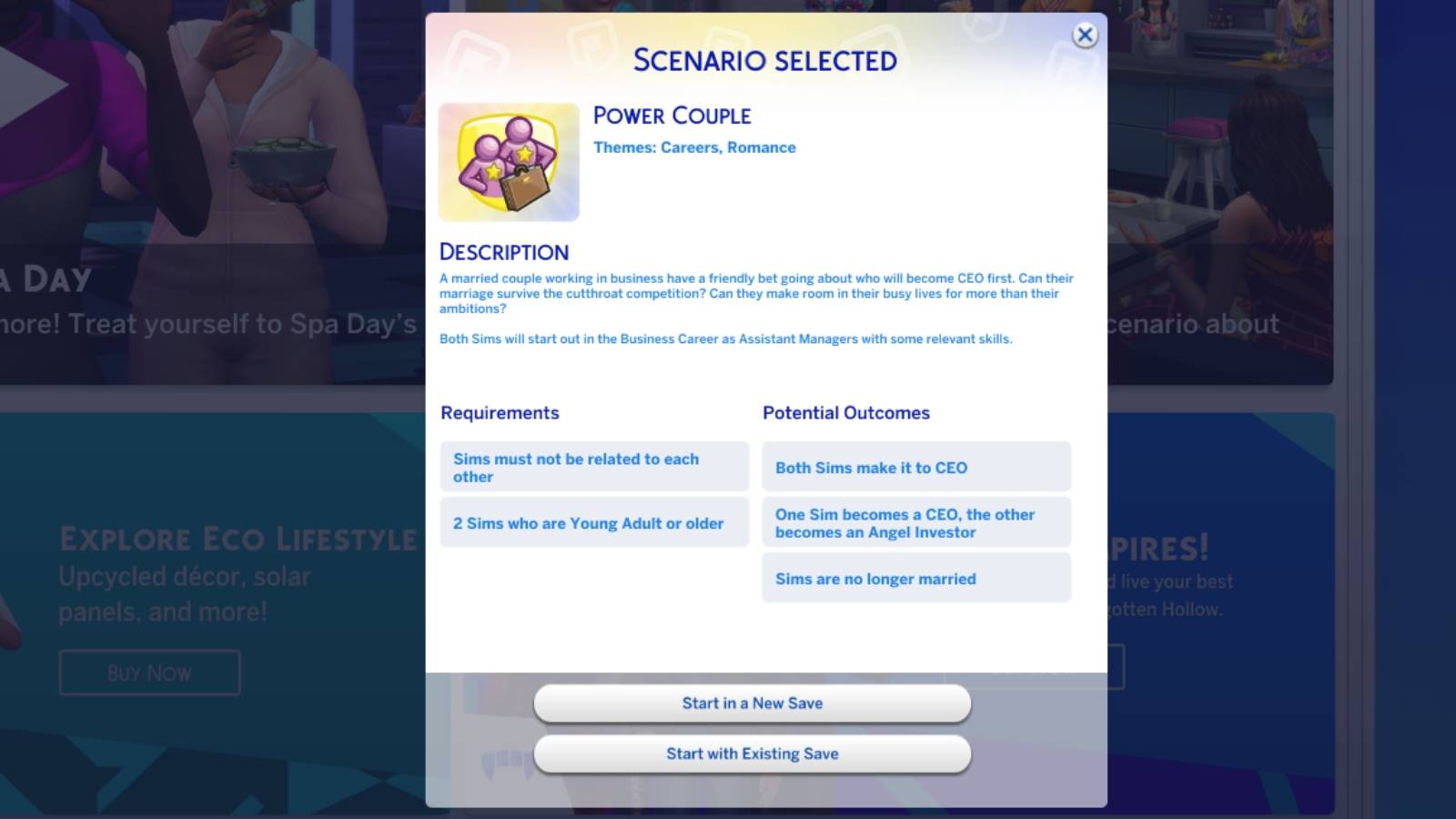The height and width of the screenshot is (819, 1456).
Task: Click the Scenario Selected title text
Action: tap(763, 59)
